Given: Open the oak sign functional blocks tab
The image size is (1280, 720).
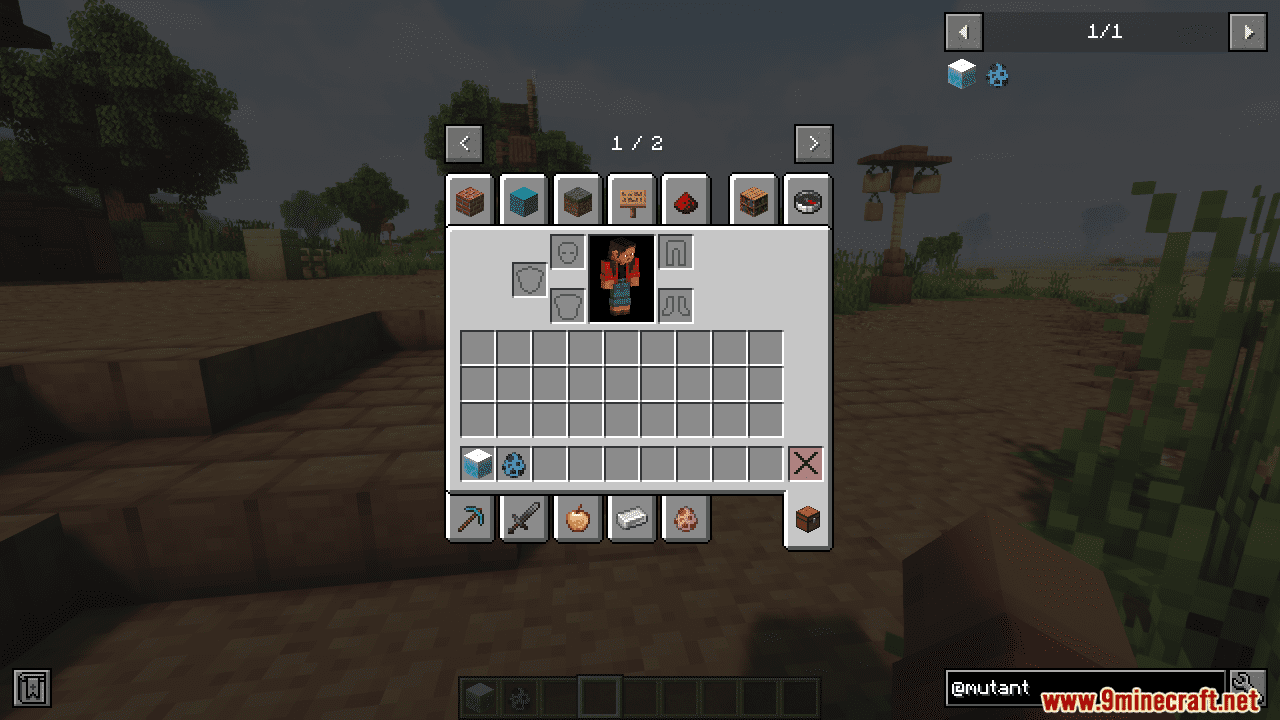Looking at the screenshot, I should 631,200.
